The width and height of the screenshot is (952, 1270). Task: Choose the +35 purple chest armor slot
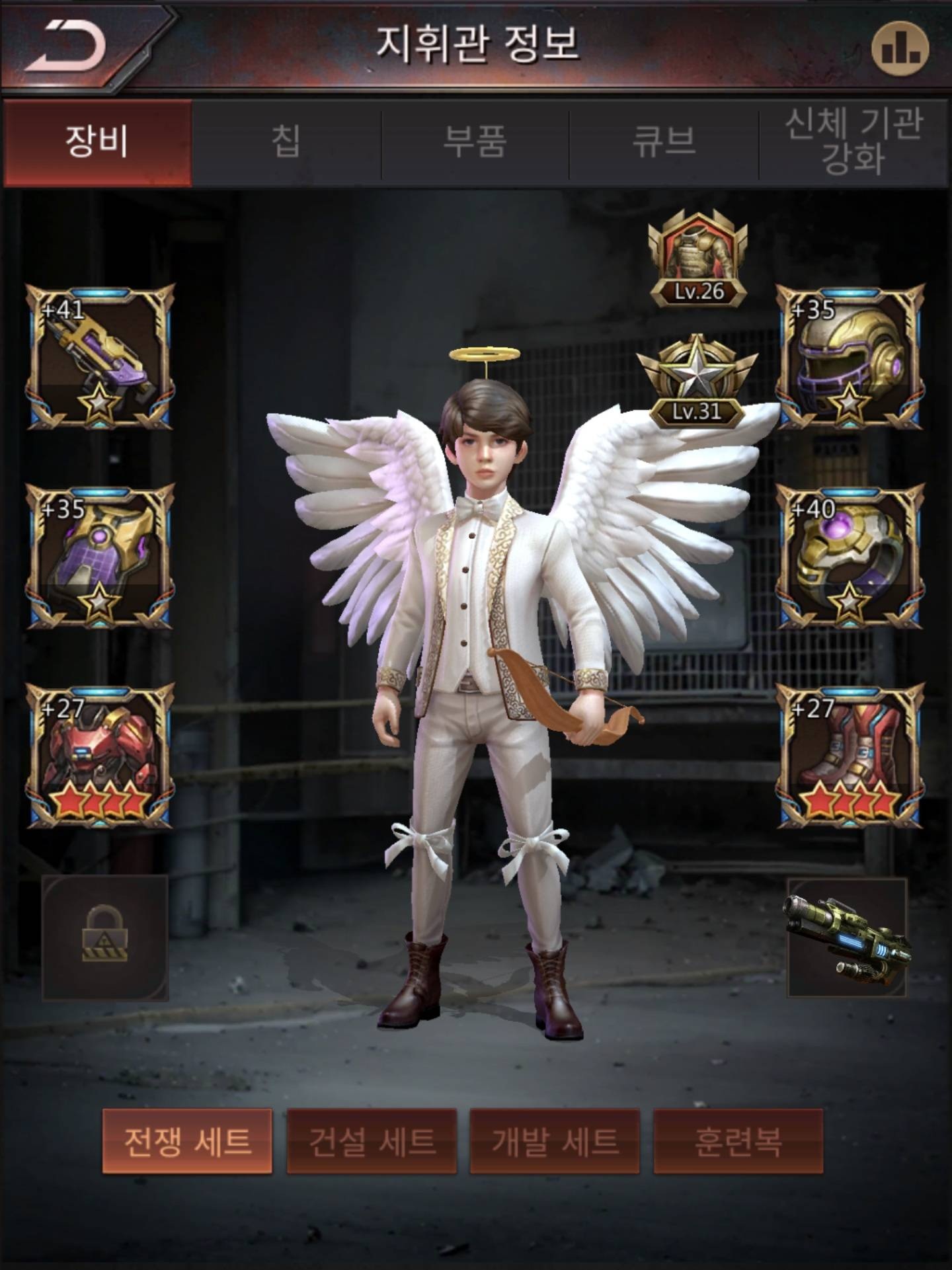pyautogui.click(x=100, y=557)
